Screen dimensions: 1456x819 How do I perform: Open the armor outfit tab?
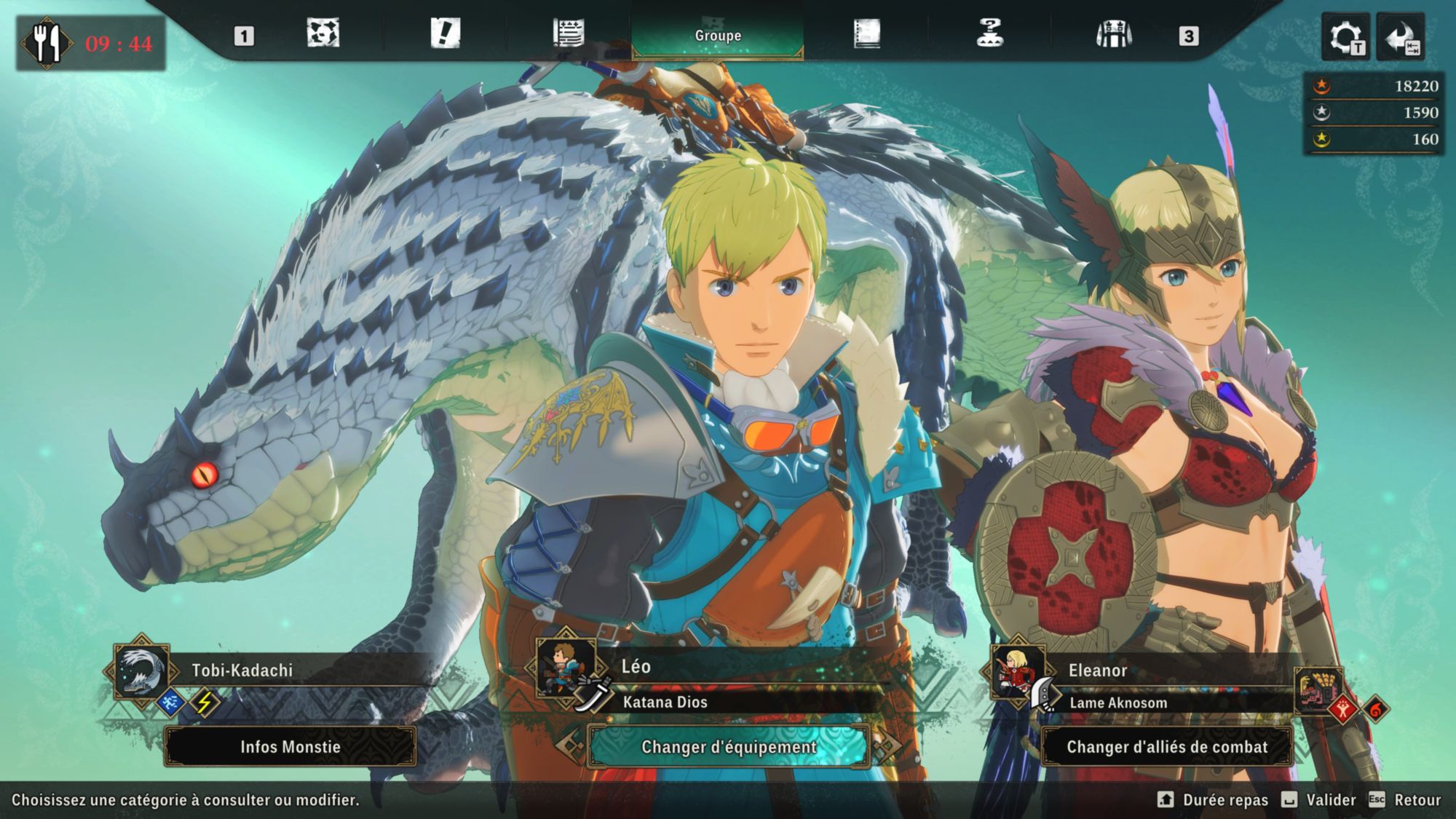click(1114, 33)
